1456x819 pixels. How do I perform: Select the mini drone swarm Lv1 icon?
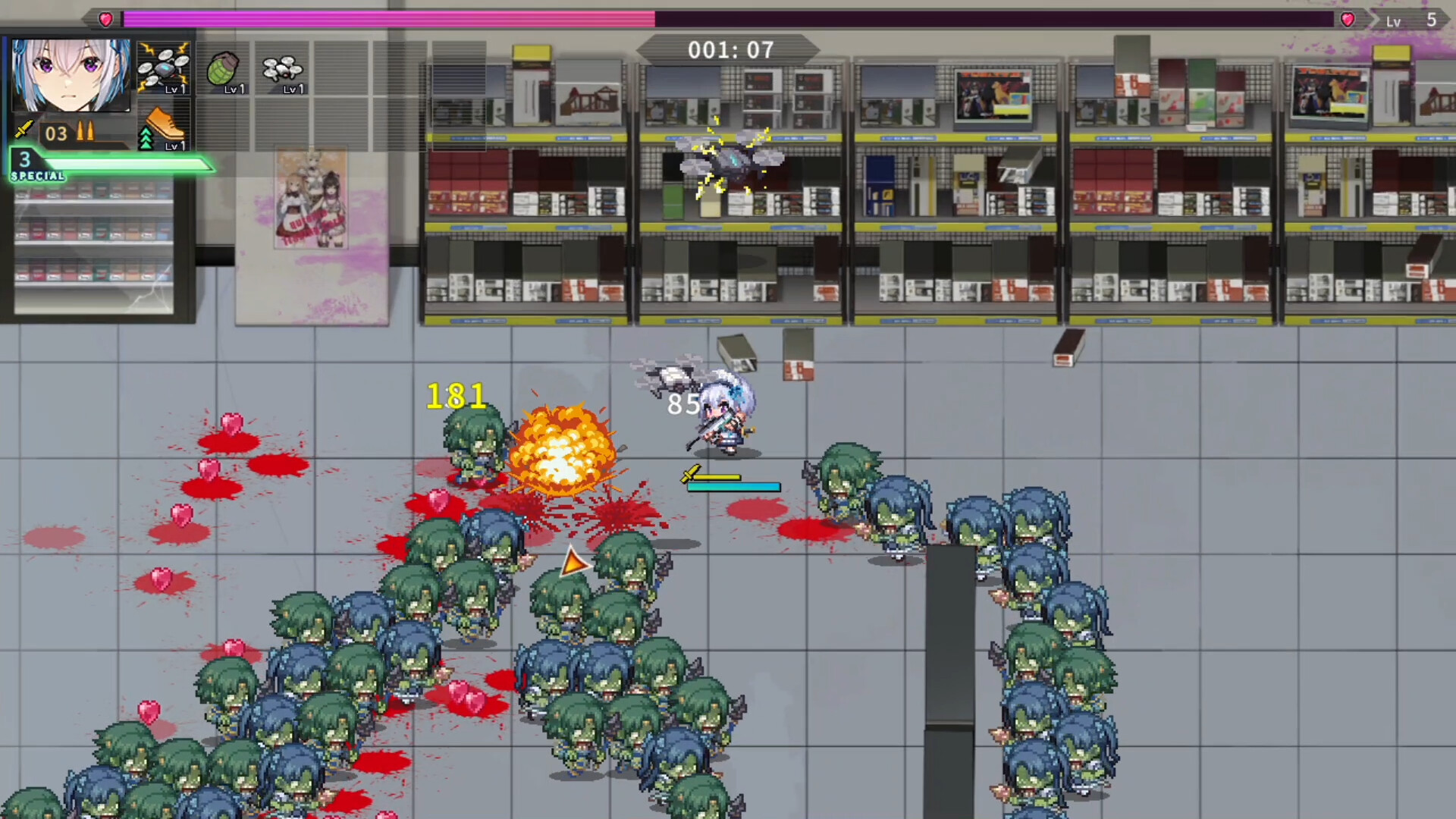[x=282, y=68]
